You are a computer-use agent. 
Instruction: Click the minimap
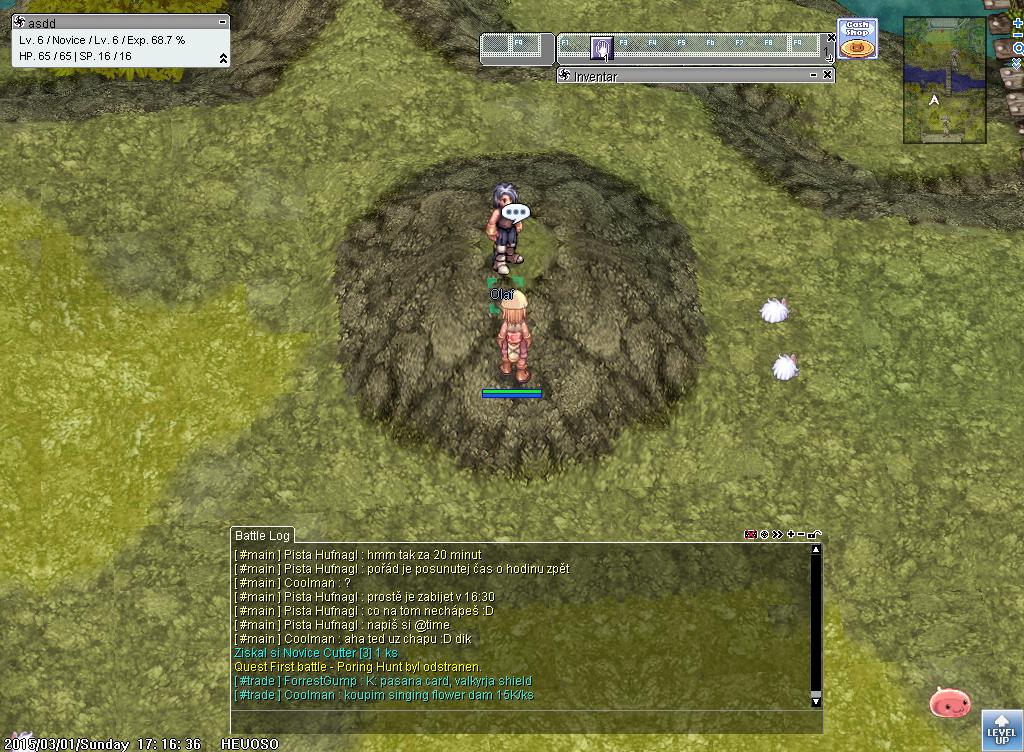943,80
